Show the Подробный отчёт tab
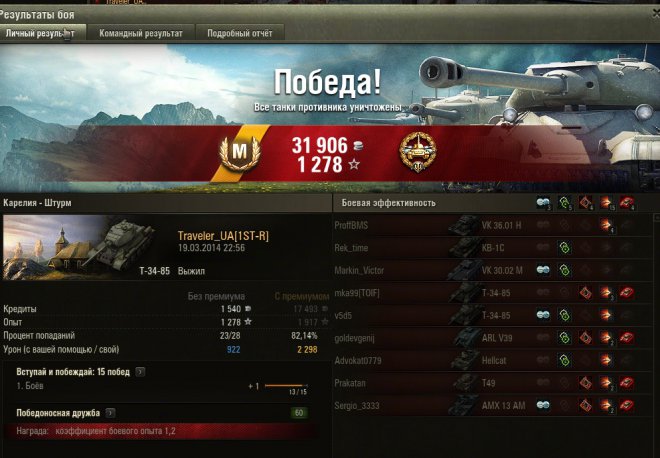This screenshot has height=458, width=660. [241, 33]
